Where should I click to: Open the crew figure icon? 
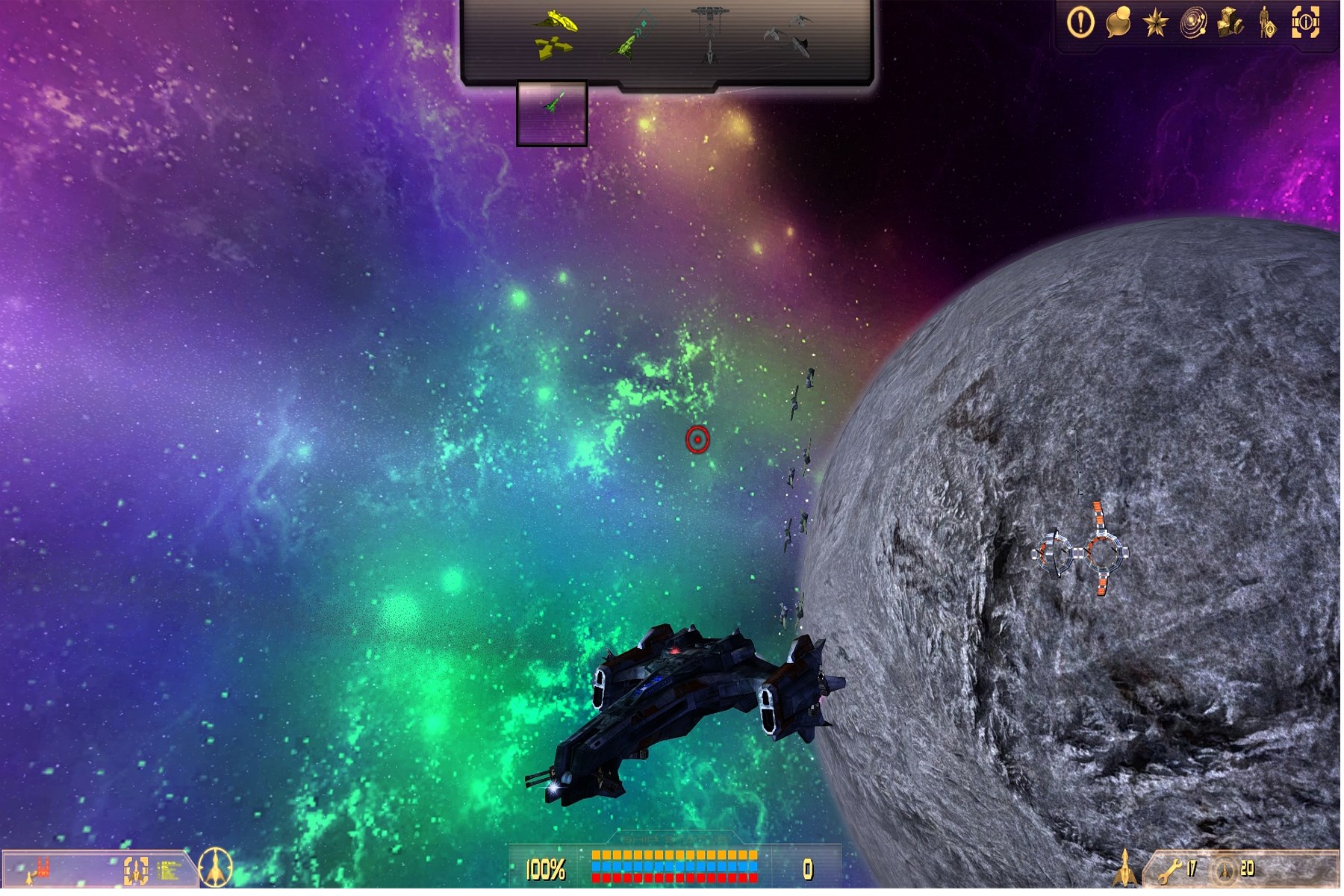(1267, 23)
